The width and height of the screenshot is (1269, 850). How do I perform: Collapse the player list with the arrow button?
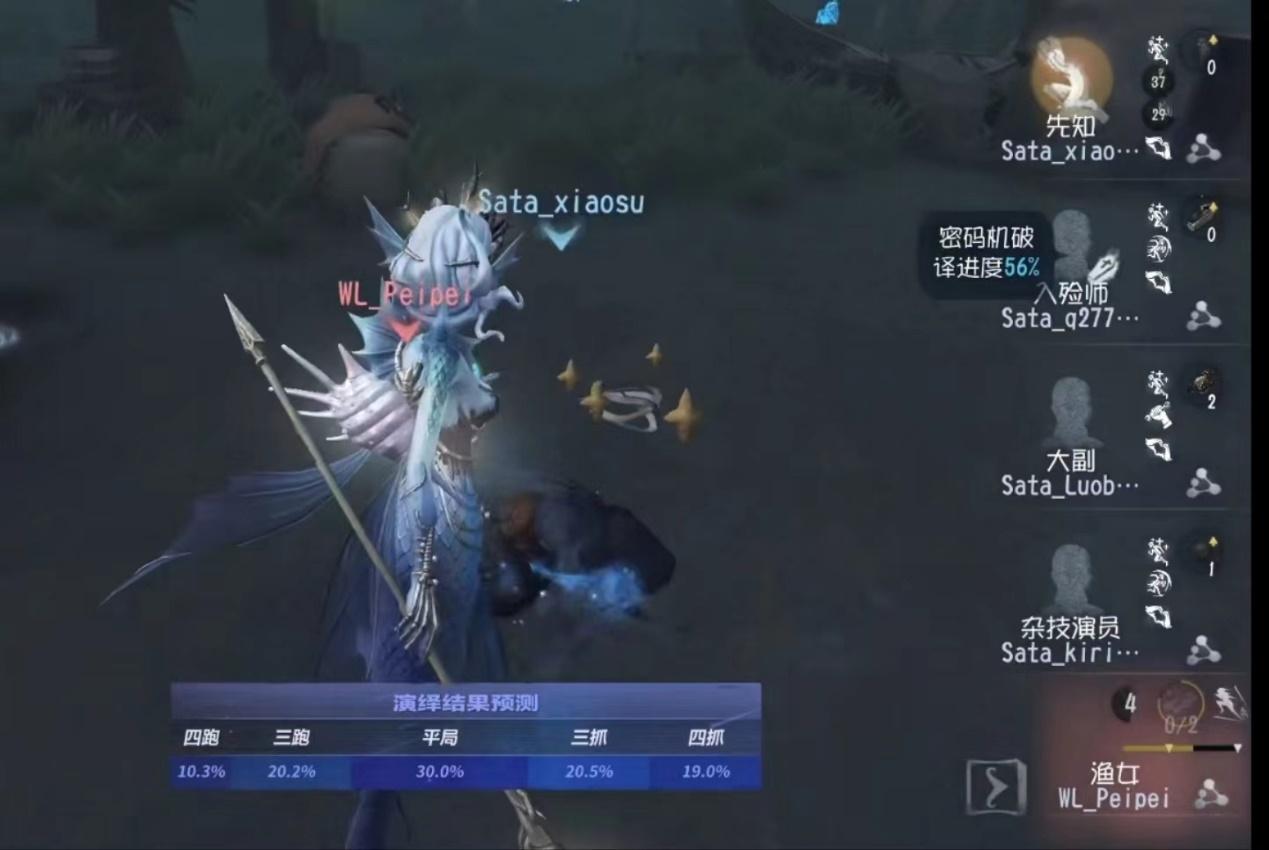[x=996, y=786]
